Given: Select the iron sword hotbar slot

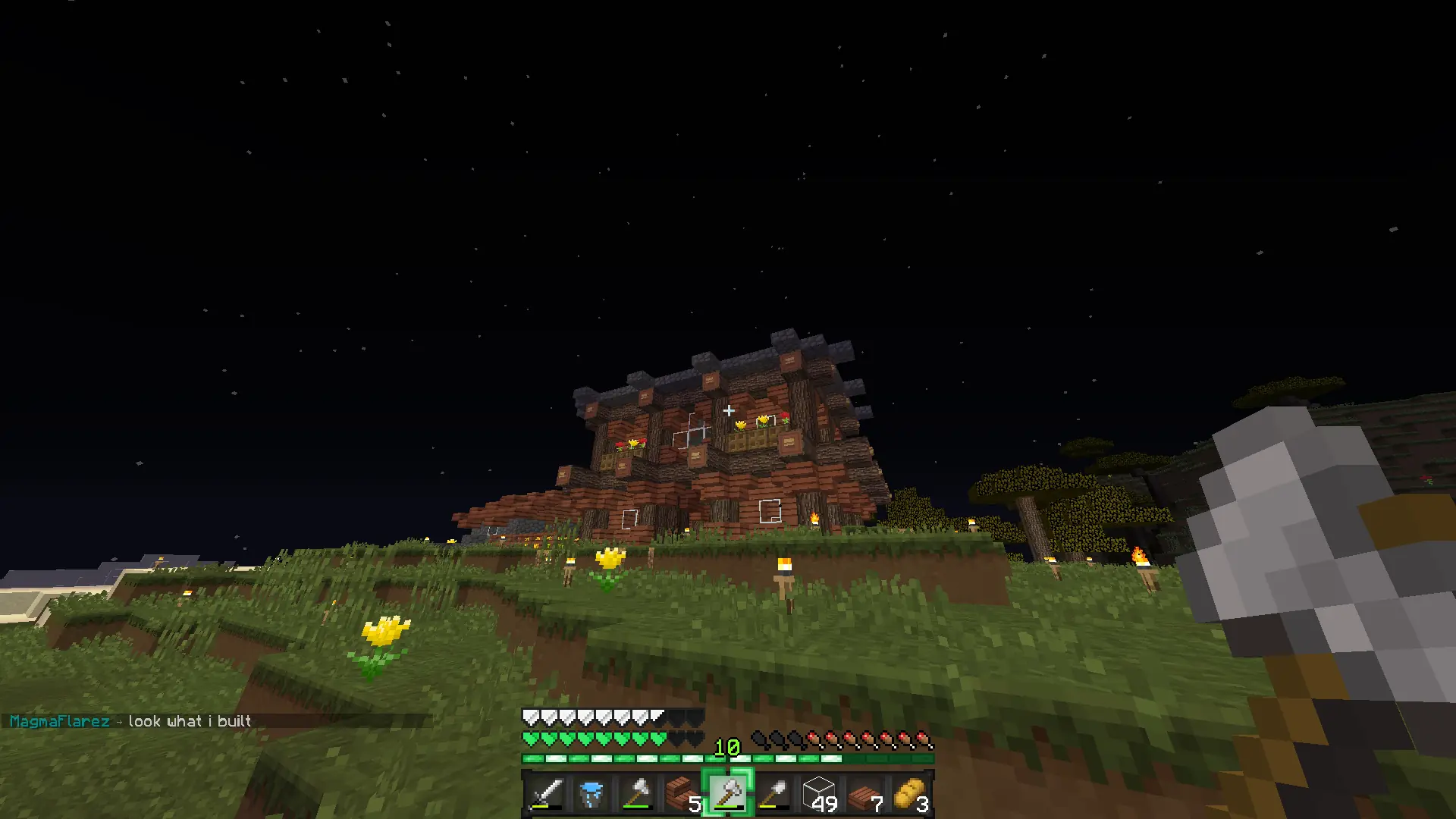Looking at the screenshot, I should click(x=546, y=793).
